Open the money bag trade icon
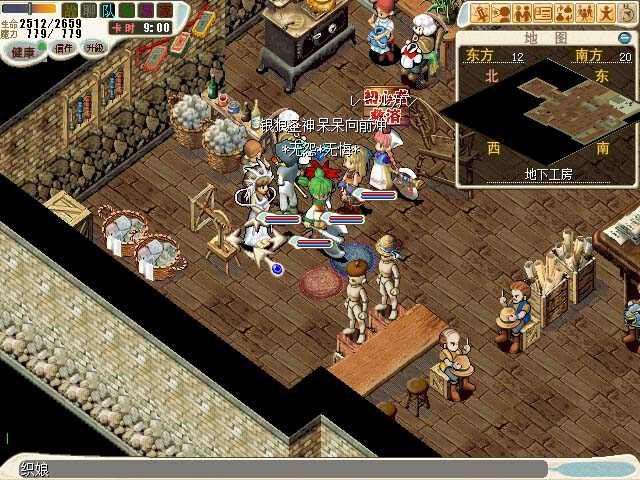 (x=564, y=13)
